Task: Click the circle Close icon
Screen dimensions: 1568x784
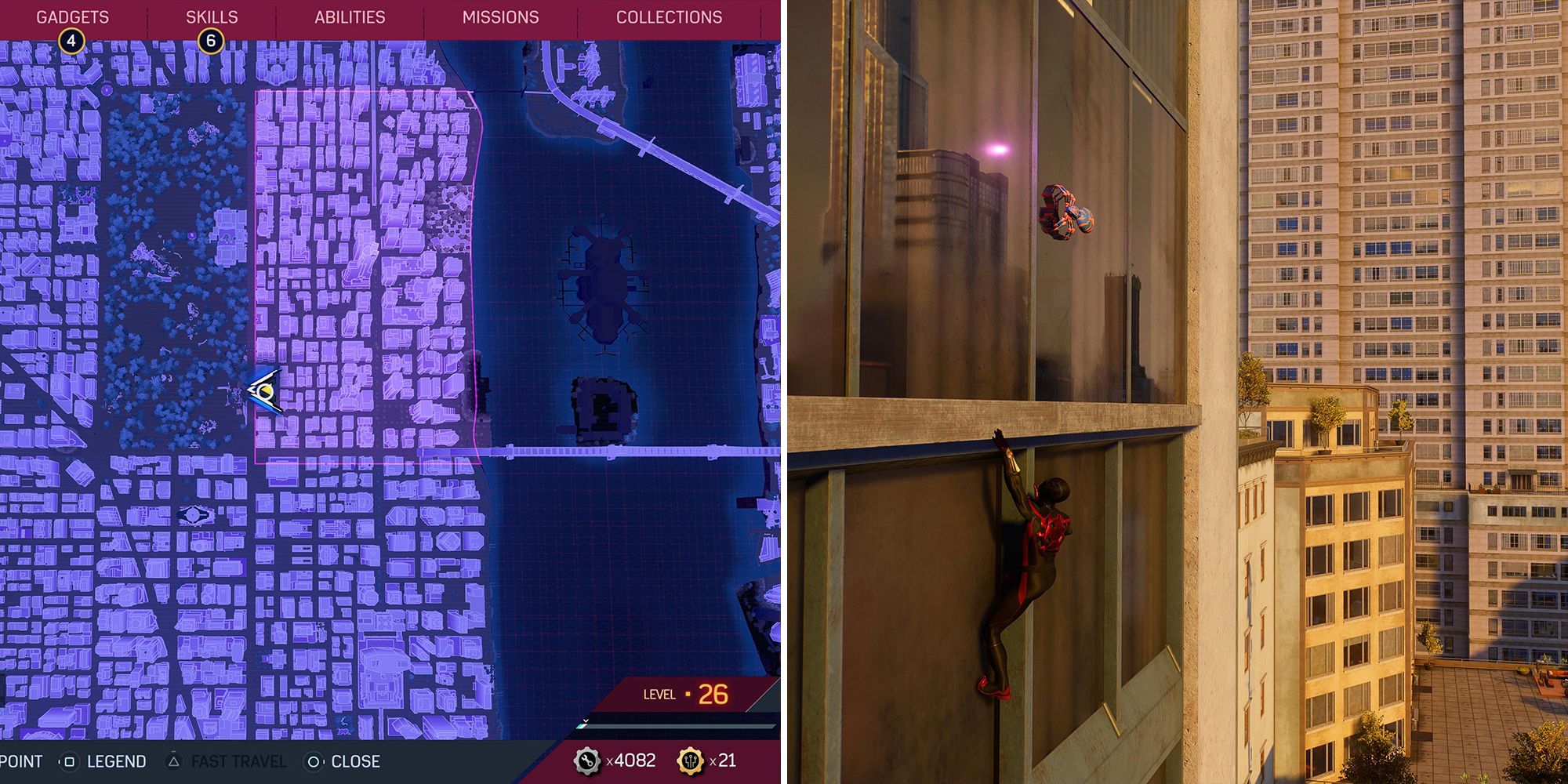Action: pos(314,760)
